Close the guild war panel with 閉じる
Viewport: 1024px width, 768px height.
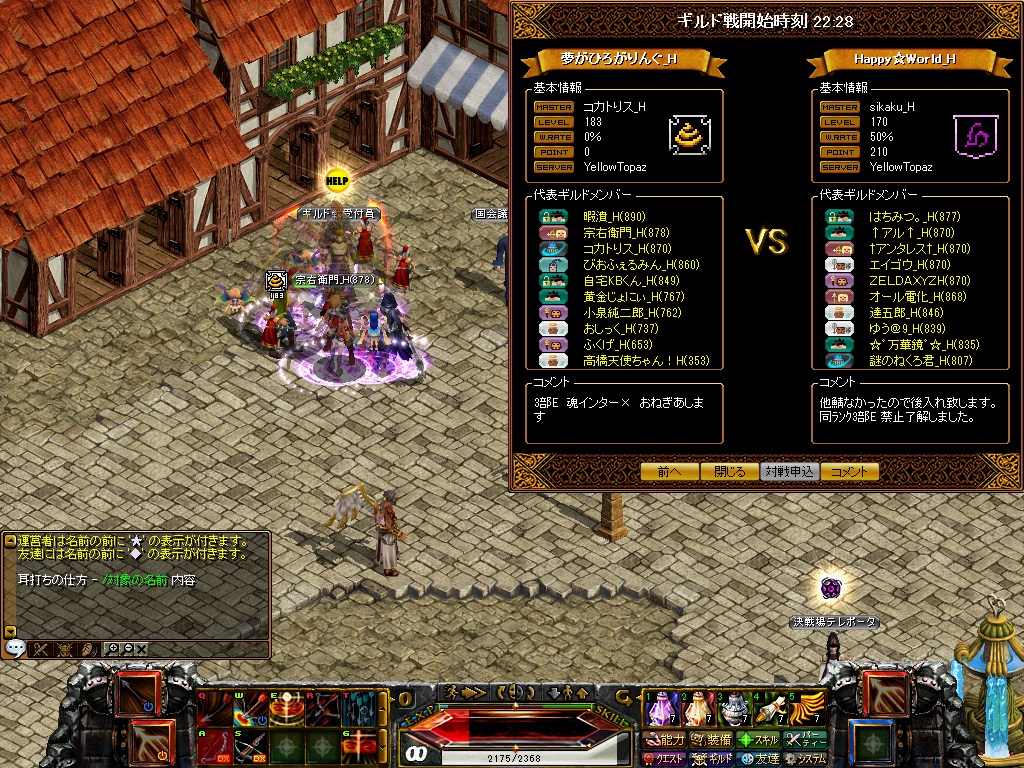tap(730, 472)
